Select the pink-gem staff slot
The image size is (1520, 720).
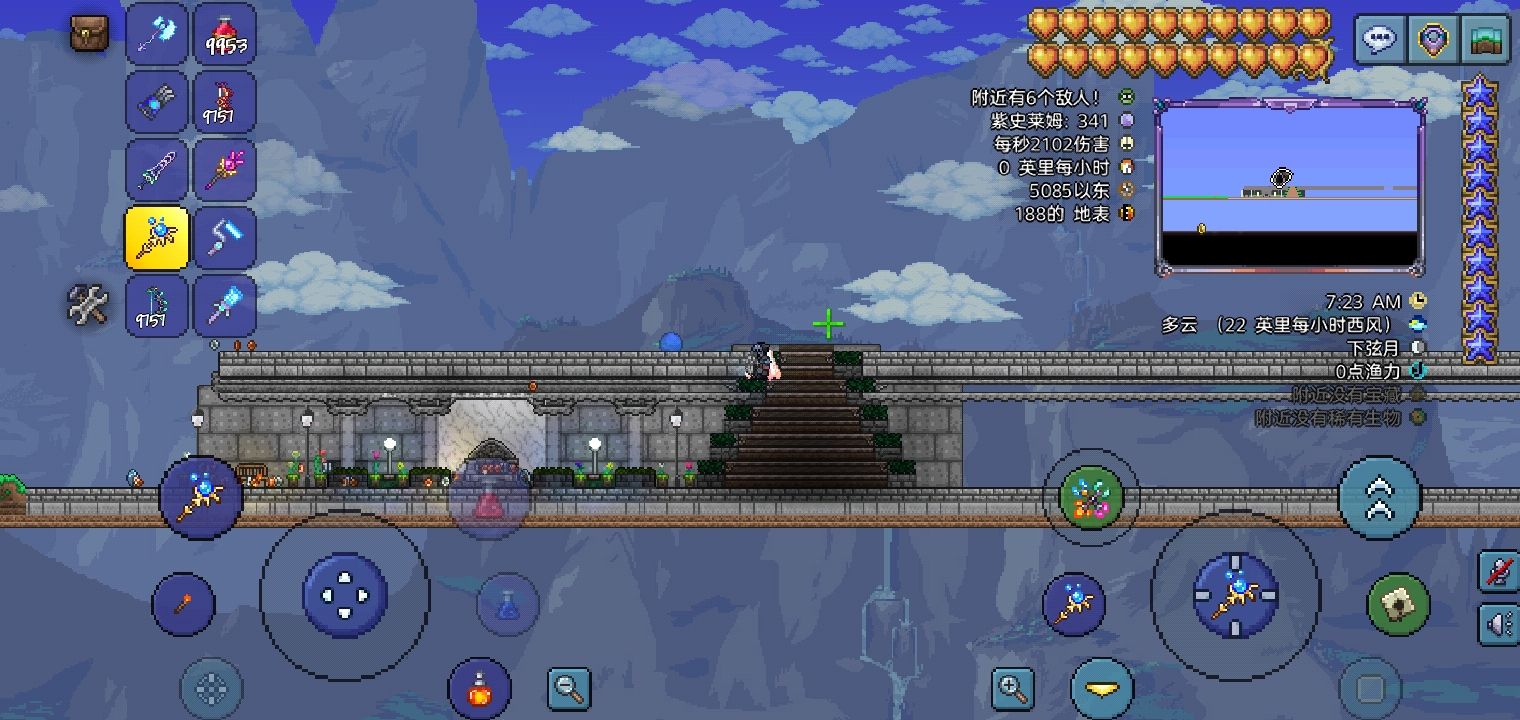click(x=225, y=169)
